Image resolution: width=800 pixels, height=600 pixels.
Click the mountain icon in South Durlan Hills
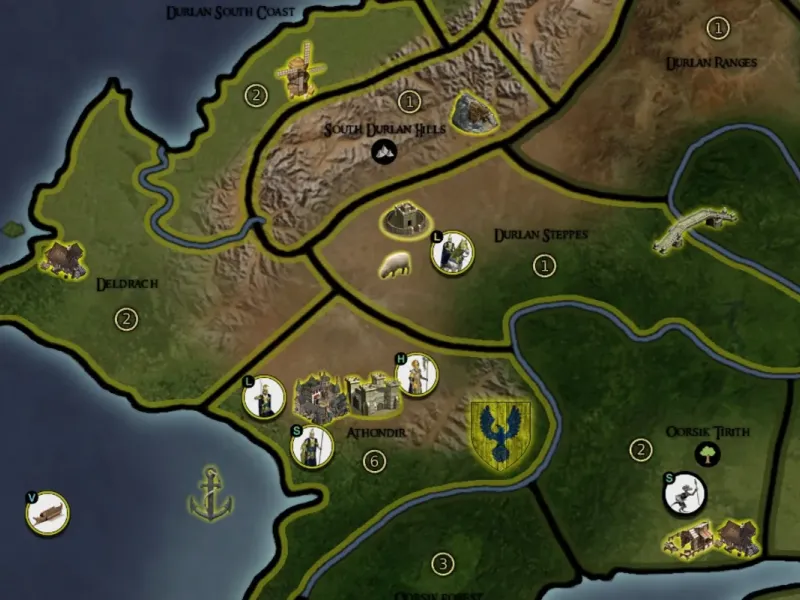point(384,152)
